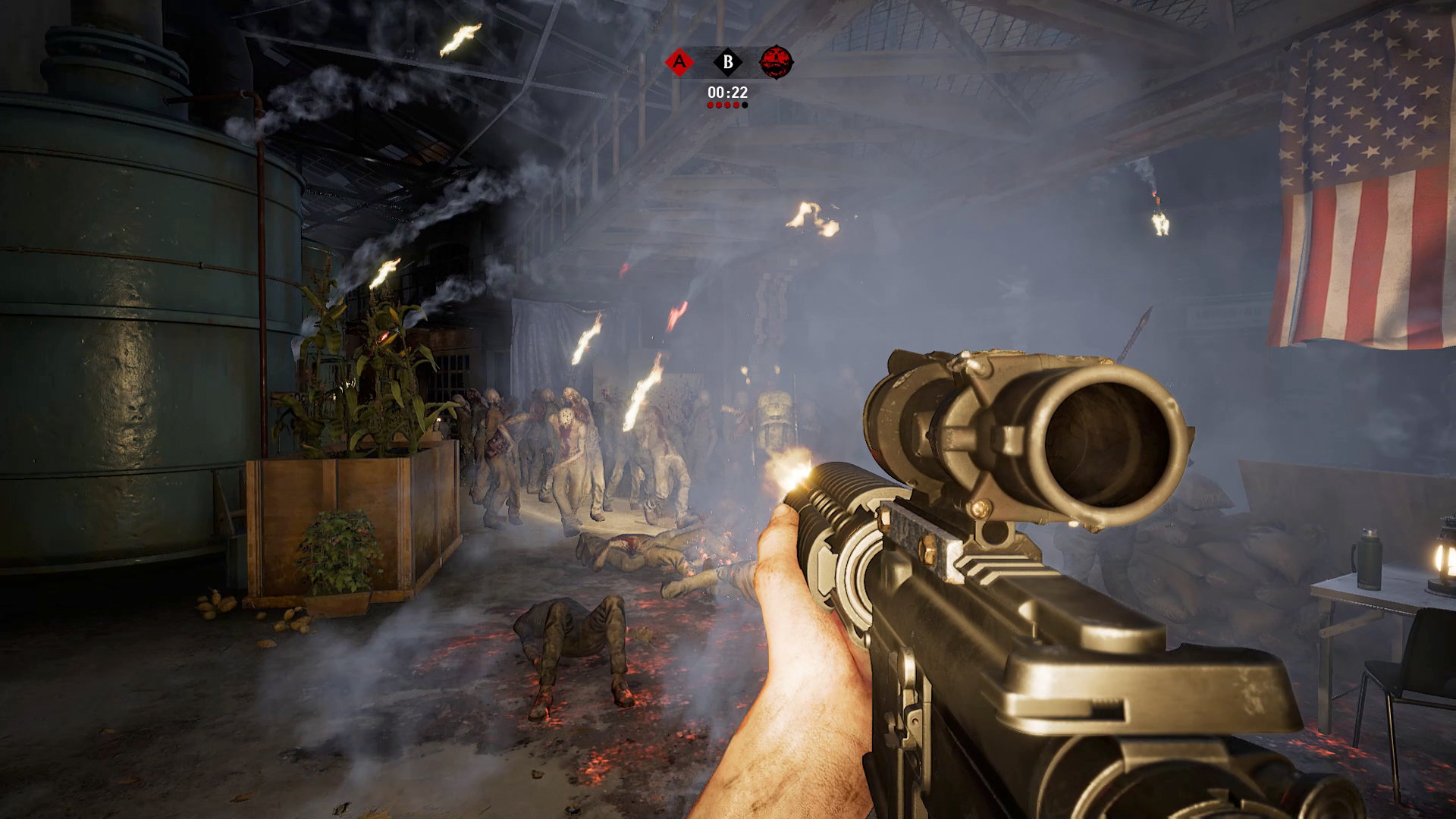The height and width of the screenshot is (819, 1456).
Task: Click the round timer showing 00:22
Action: [728, 92]
